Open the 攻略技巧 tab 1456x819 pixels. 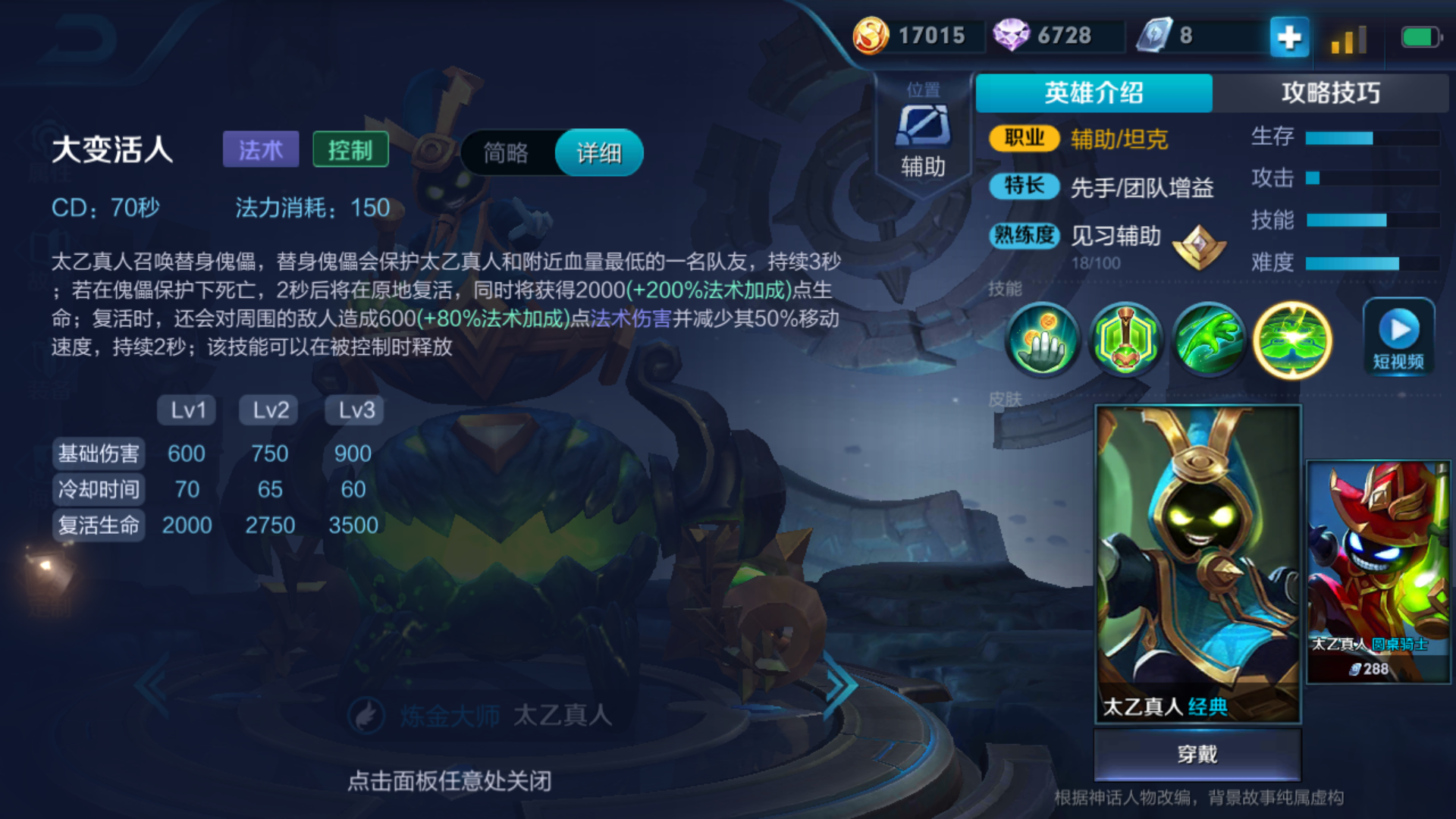[x=1330, y=93]
